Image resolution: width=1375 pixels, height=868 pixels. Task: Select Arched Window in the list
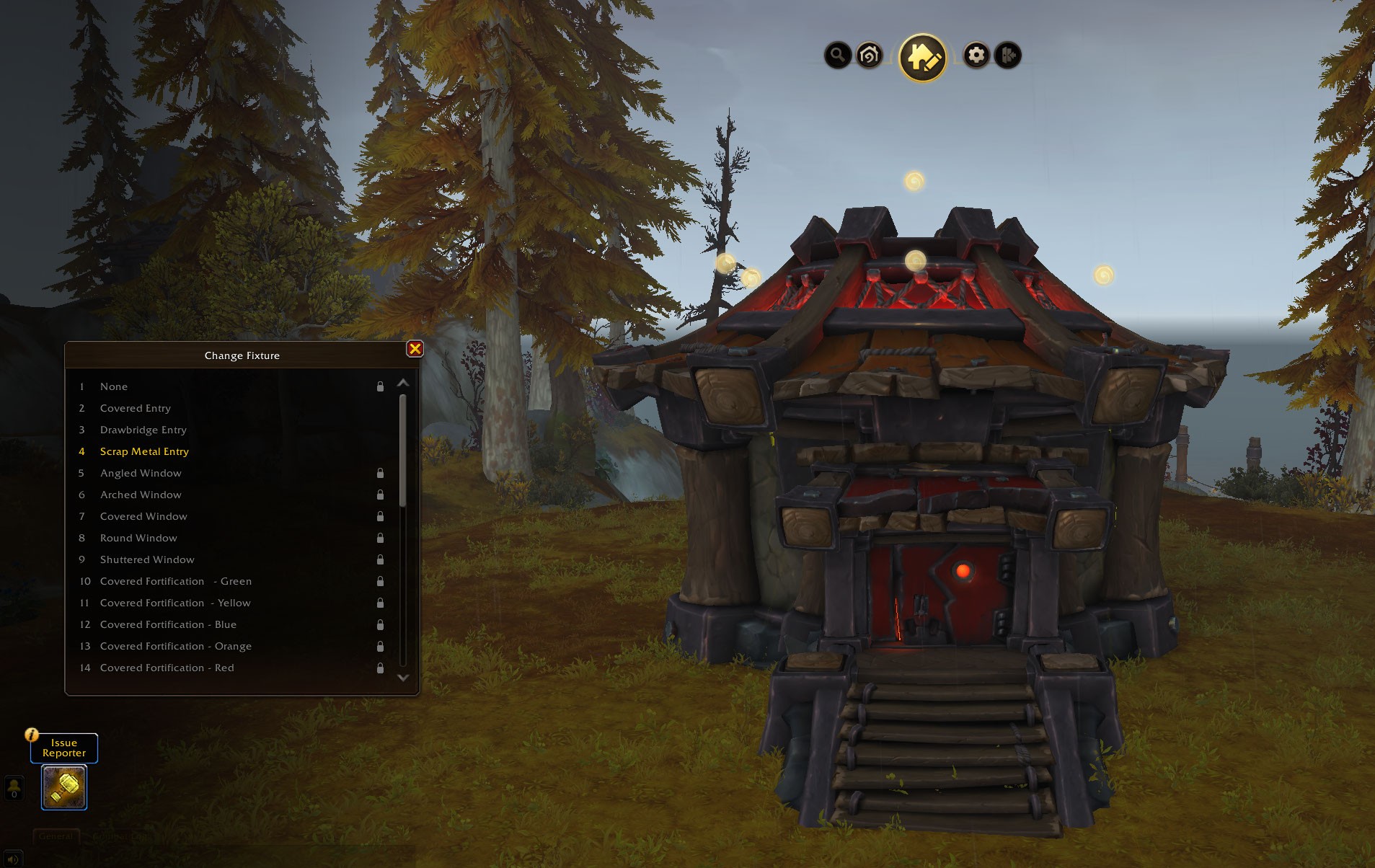tap(141, 495)
